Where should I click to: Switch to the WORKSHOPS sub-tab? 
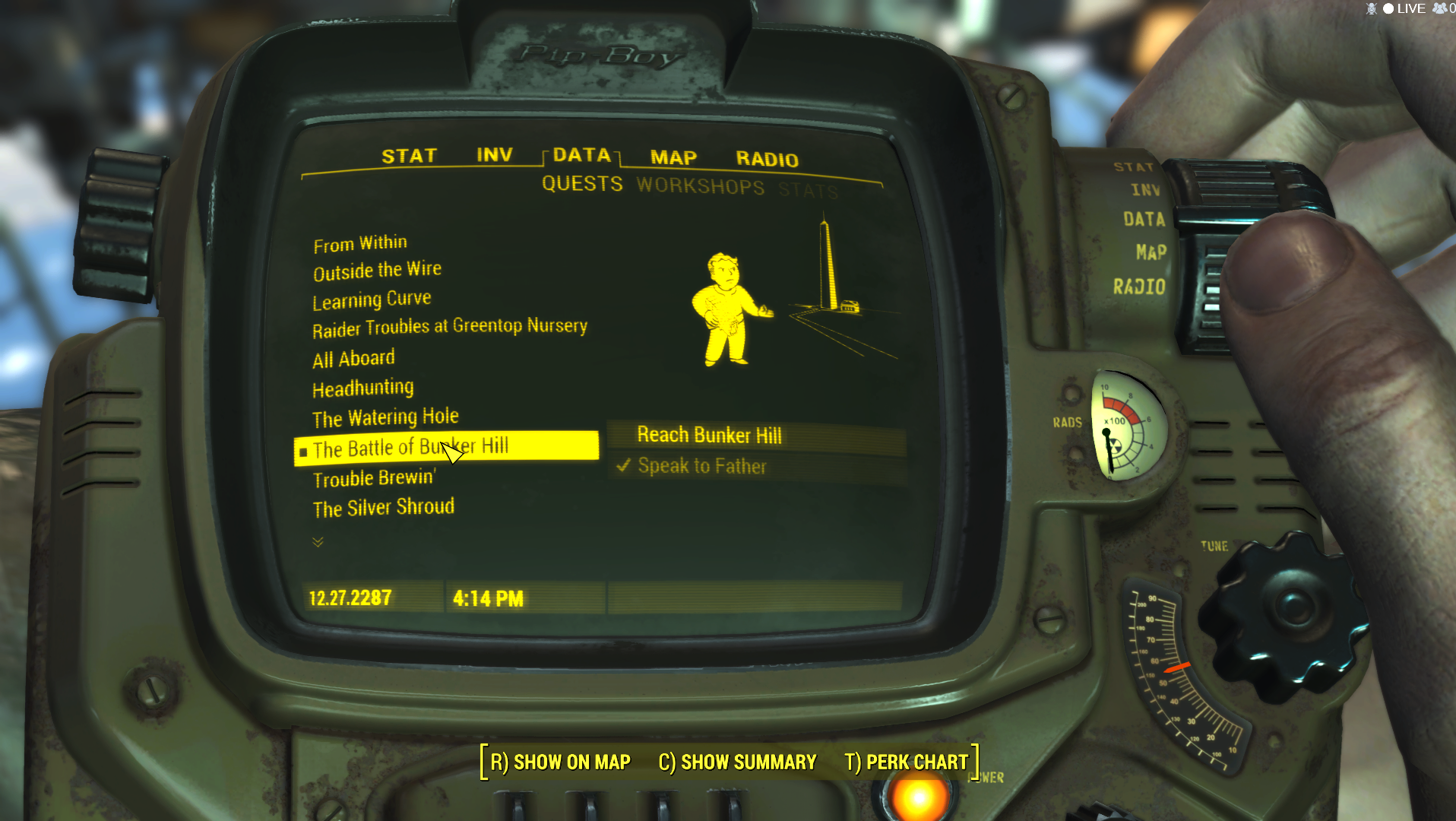(700, 186)
